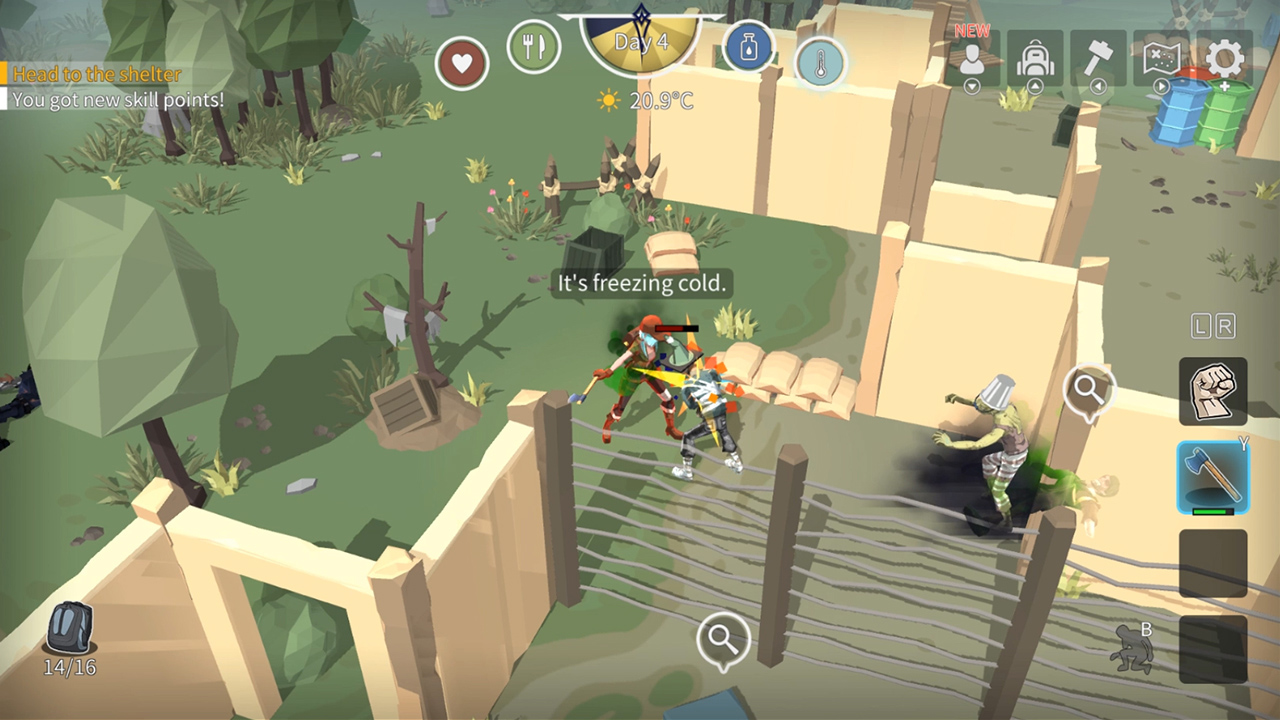The height and width of the screenshot is (720, 1280).
Task: Check the thirst water bottle indicator
Action: (749, 47)
